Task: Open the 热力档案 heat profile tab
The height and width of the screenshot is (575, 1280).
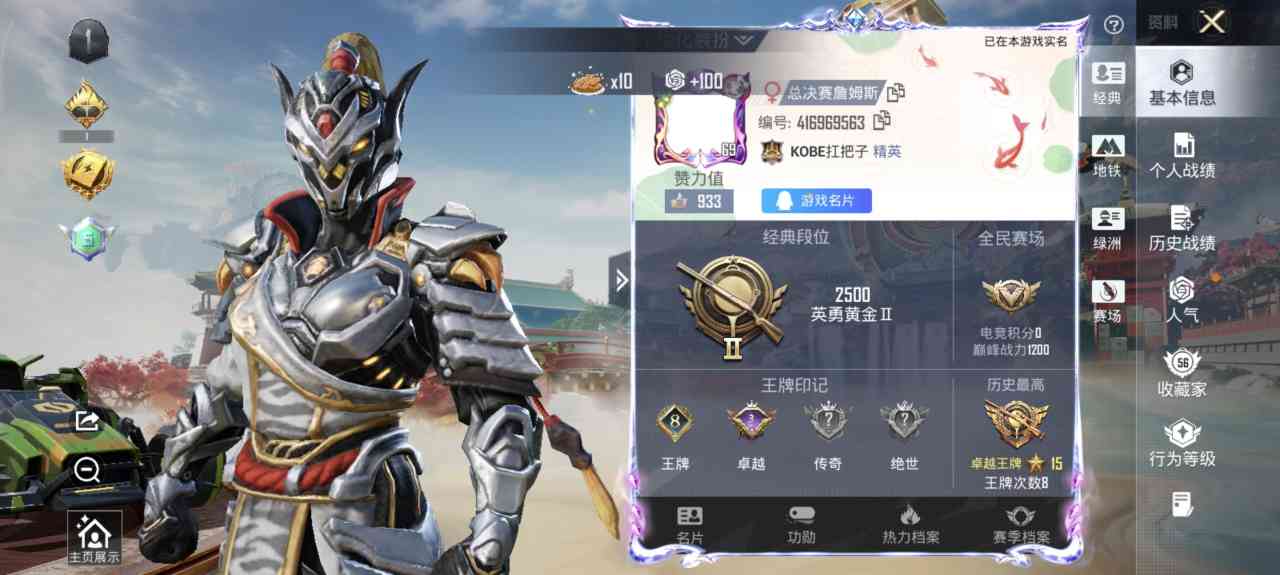Action: pyautogui.click(x=910, y=525)
